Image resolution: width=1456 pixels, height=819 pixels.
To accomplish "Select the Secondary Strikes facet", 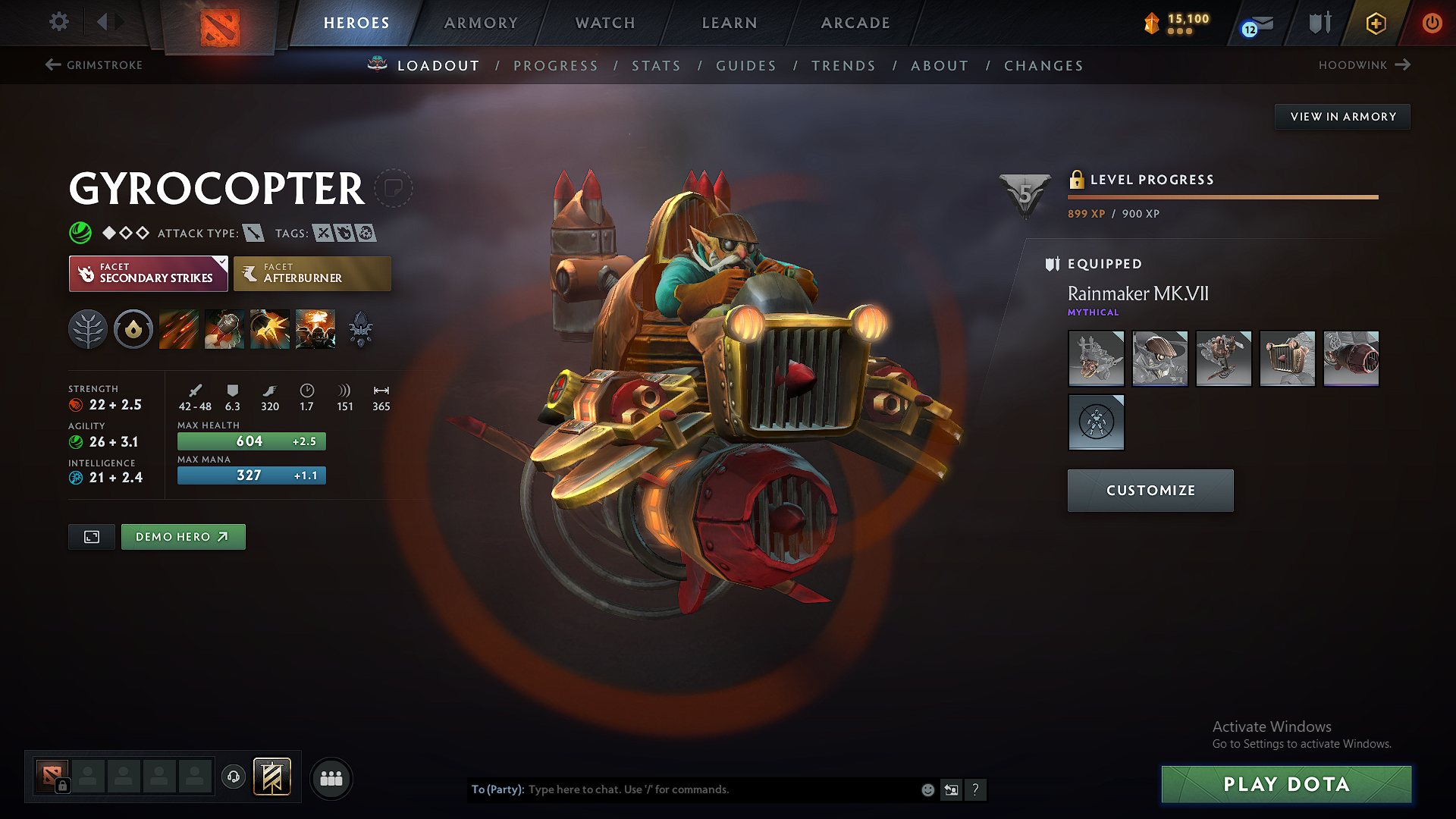I will 148,273.
